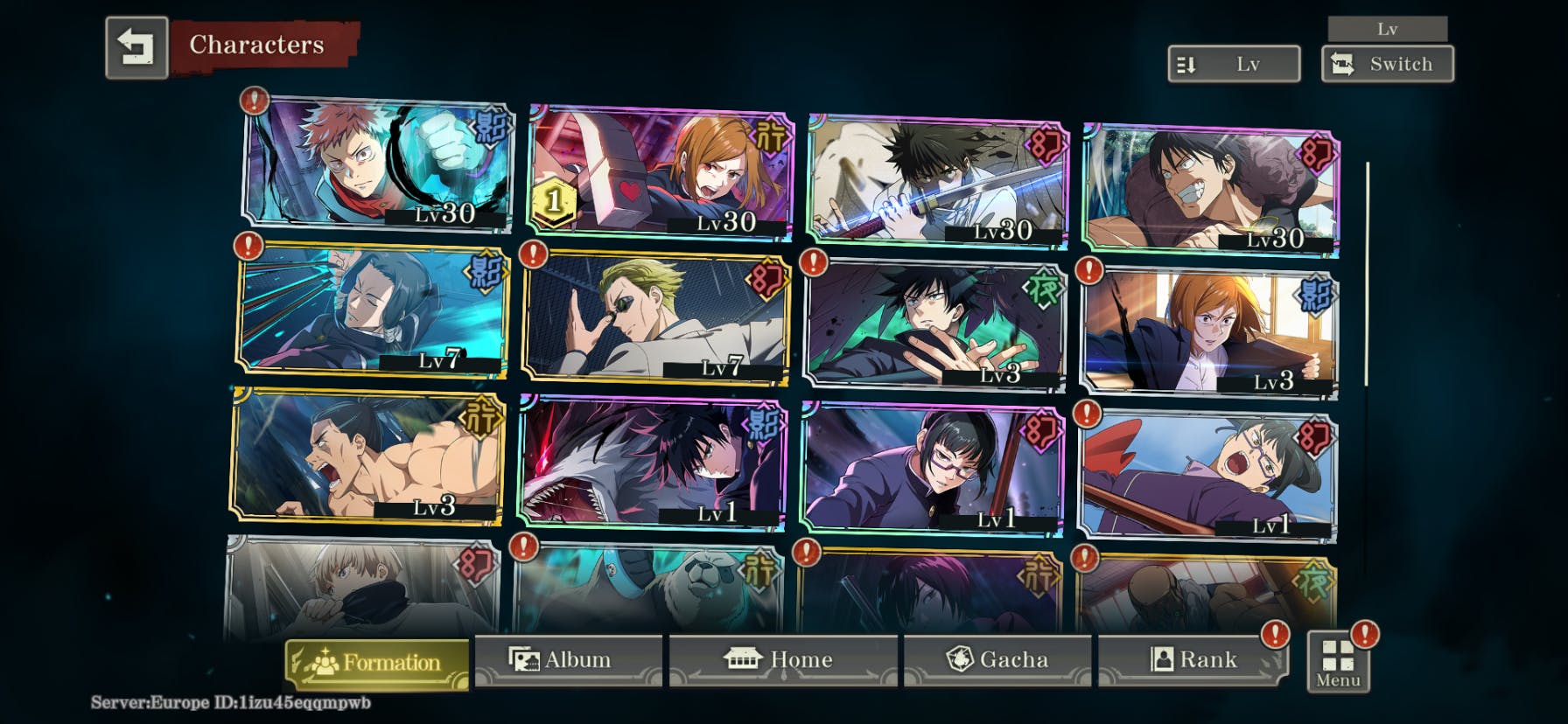This screenshot has height=724, width=1568.
Task: Select the hammer girl card with badge 1
Action: (x=661, y=173)
